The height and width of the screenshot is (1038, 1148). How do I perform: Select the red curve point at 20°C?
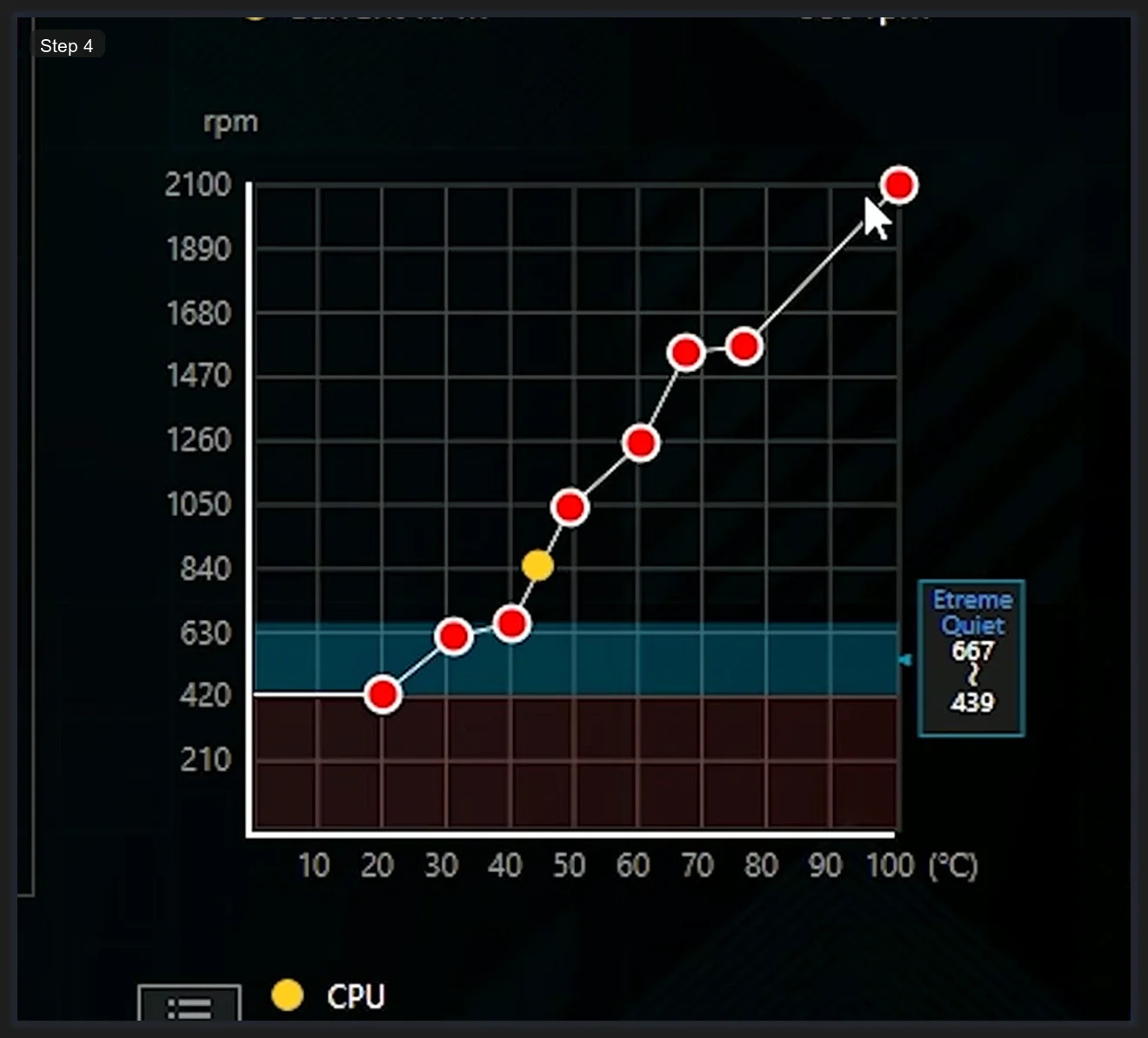[x=383, y=693]
